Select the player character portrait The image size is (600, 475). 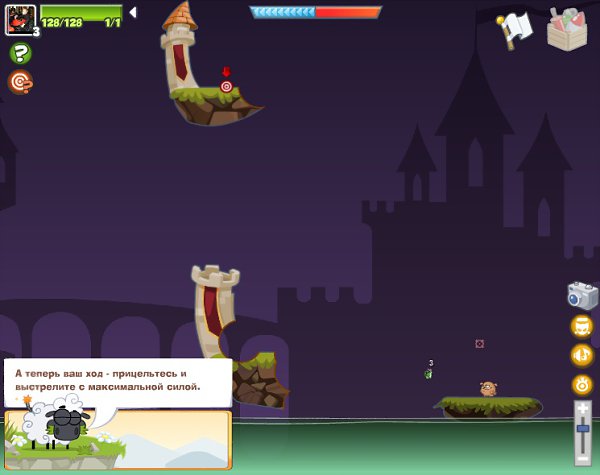[20, 18]
